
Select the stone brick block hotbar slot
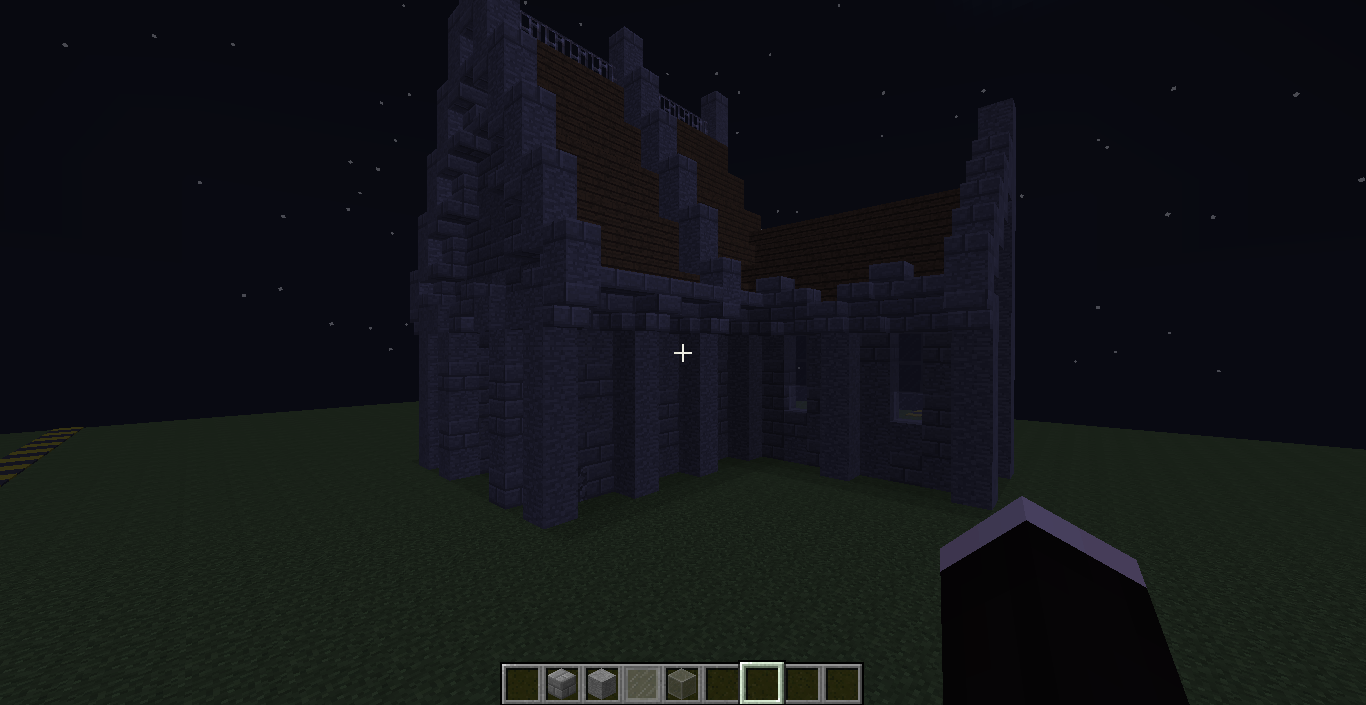(x=561, y=684)
